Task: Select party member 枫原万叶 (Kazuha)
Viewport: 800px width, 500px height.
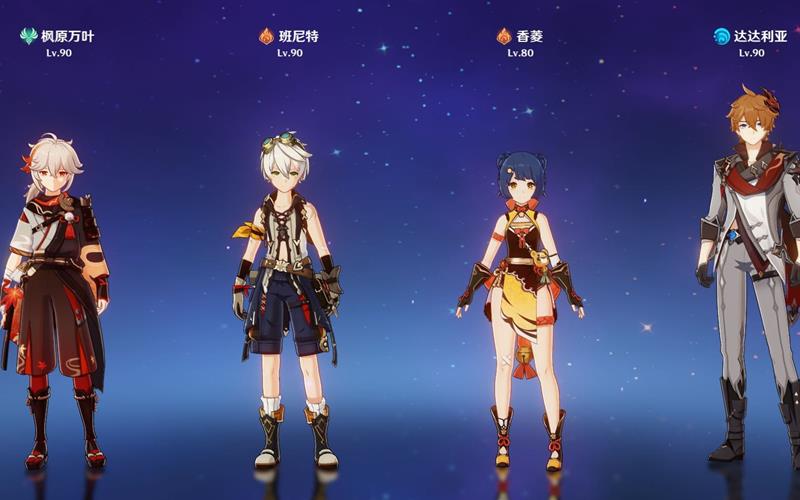Action: [57, 300]
